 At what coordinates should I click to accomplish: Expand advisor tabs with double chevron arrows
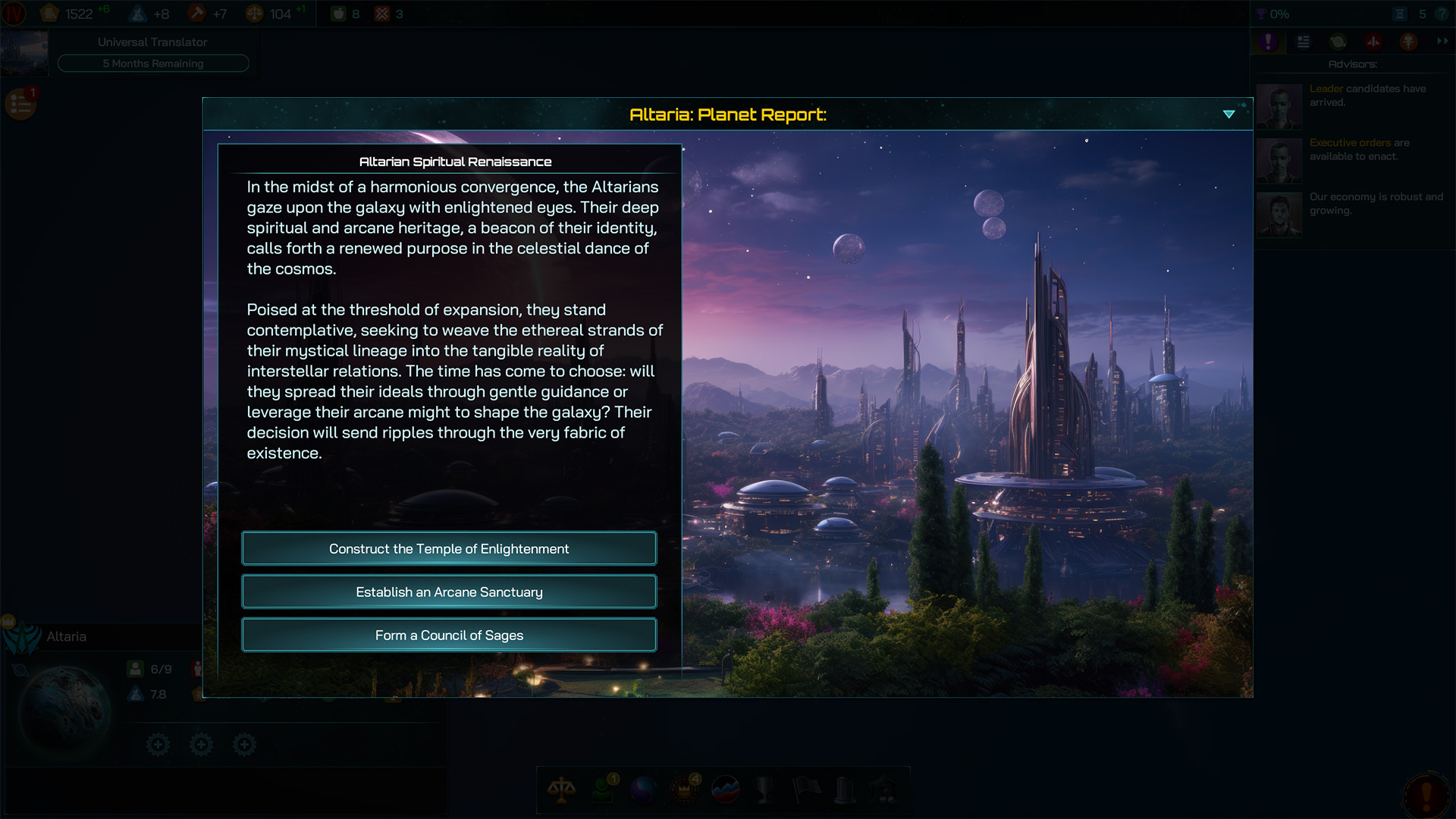coord(1442,42)
